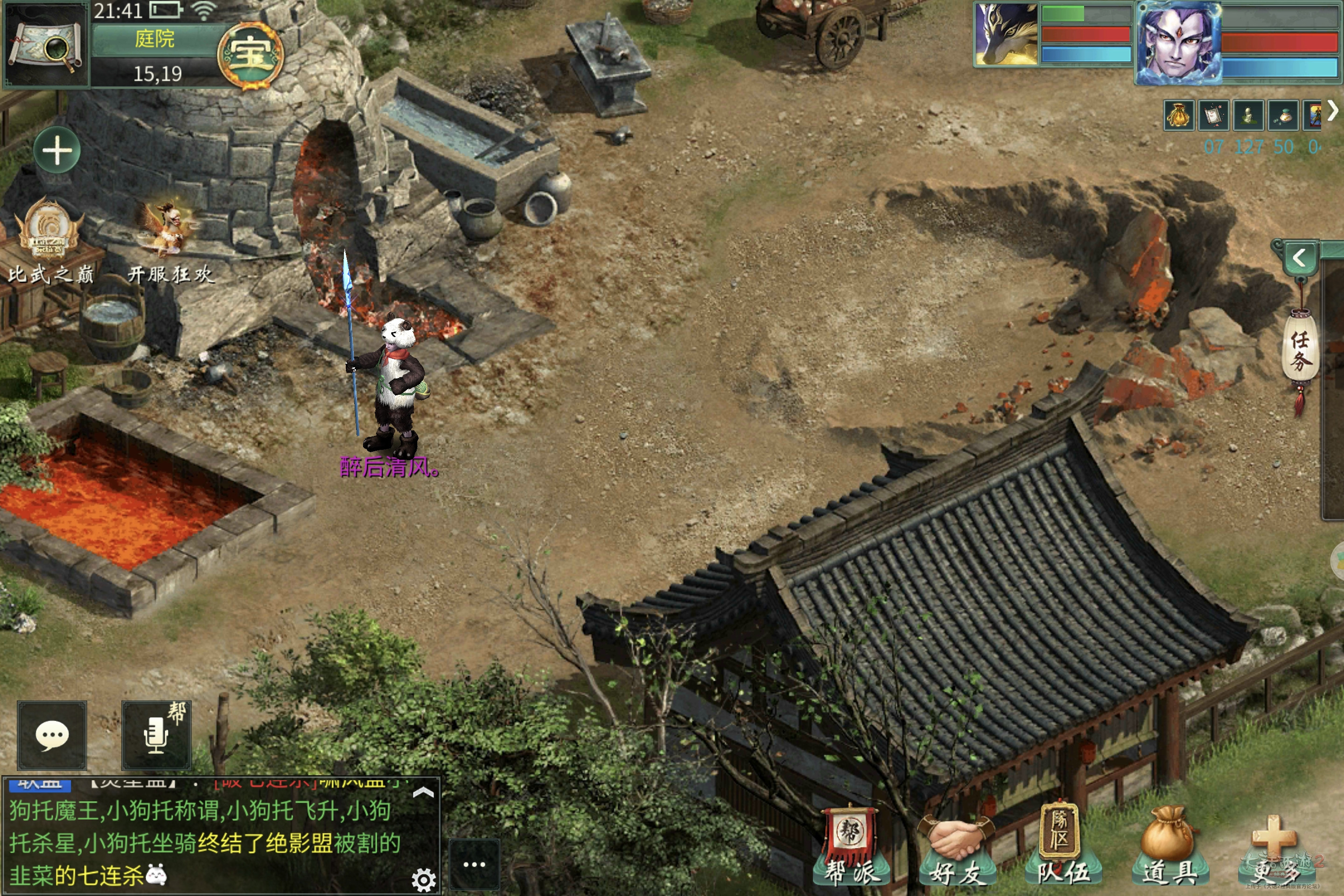Image resolution: width=1344 pixels, height=896 pixels.
Task: Show more quick items with right arrow
Action: (1333, 111)
